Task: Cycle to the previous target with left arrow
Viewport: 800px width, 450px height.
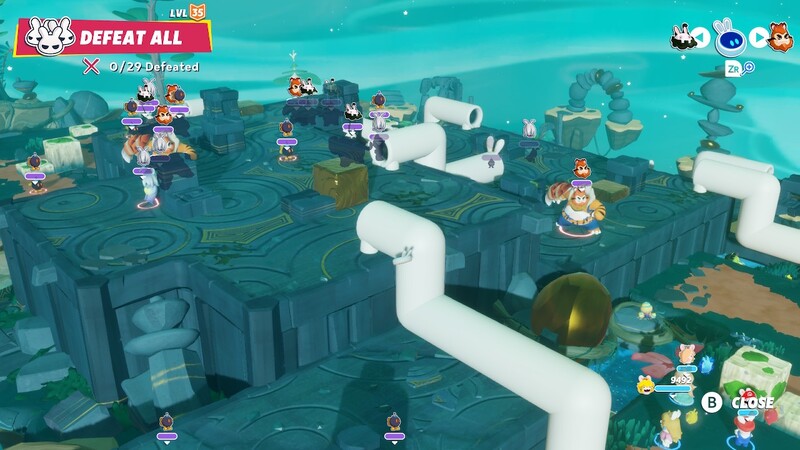Action: [x=701, y=38]
